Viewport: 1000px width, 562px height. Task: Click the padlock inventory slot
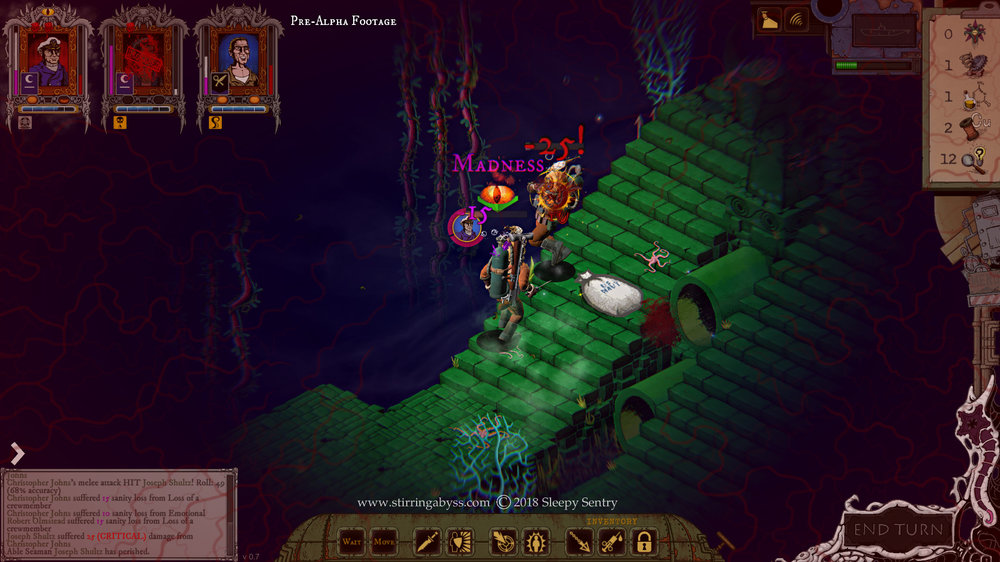645,543
